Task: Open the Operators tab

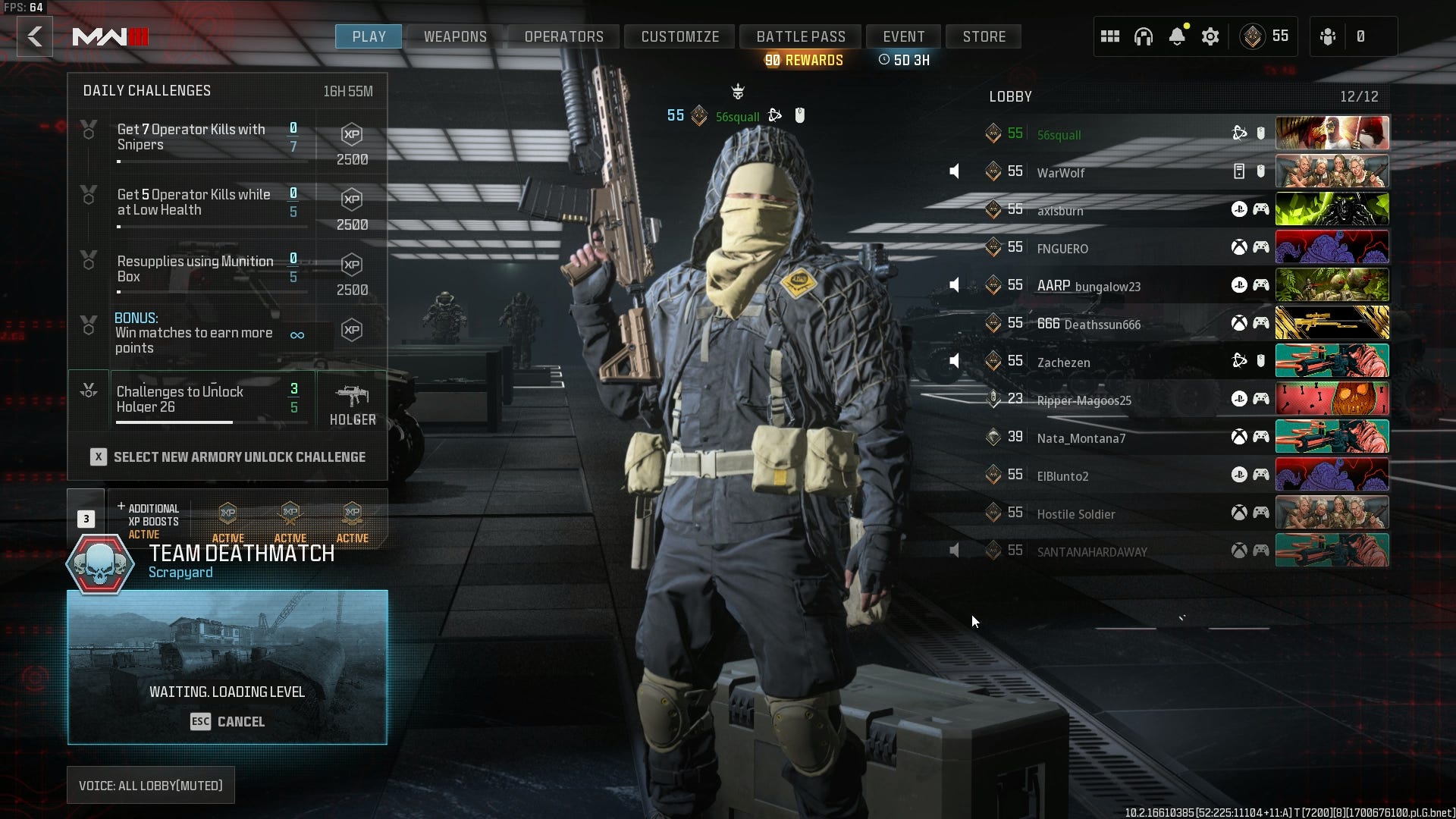Action: (x=563, y=36)
